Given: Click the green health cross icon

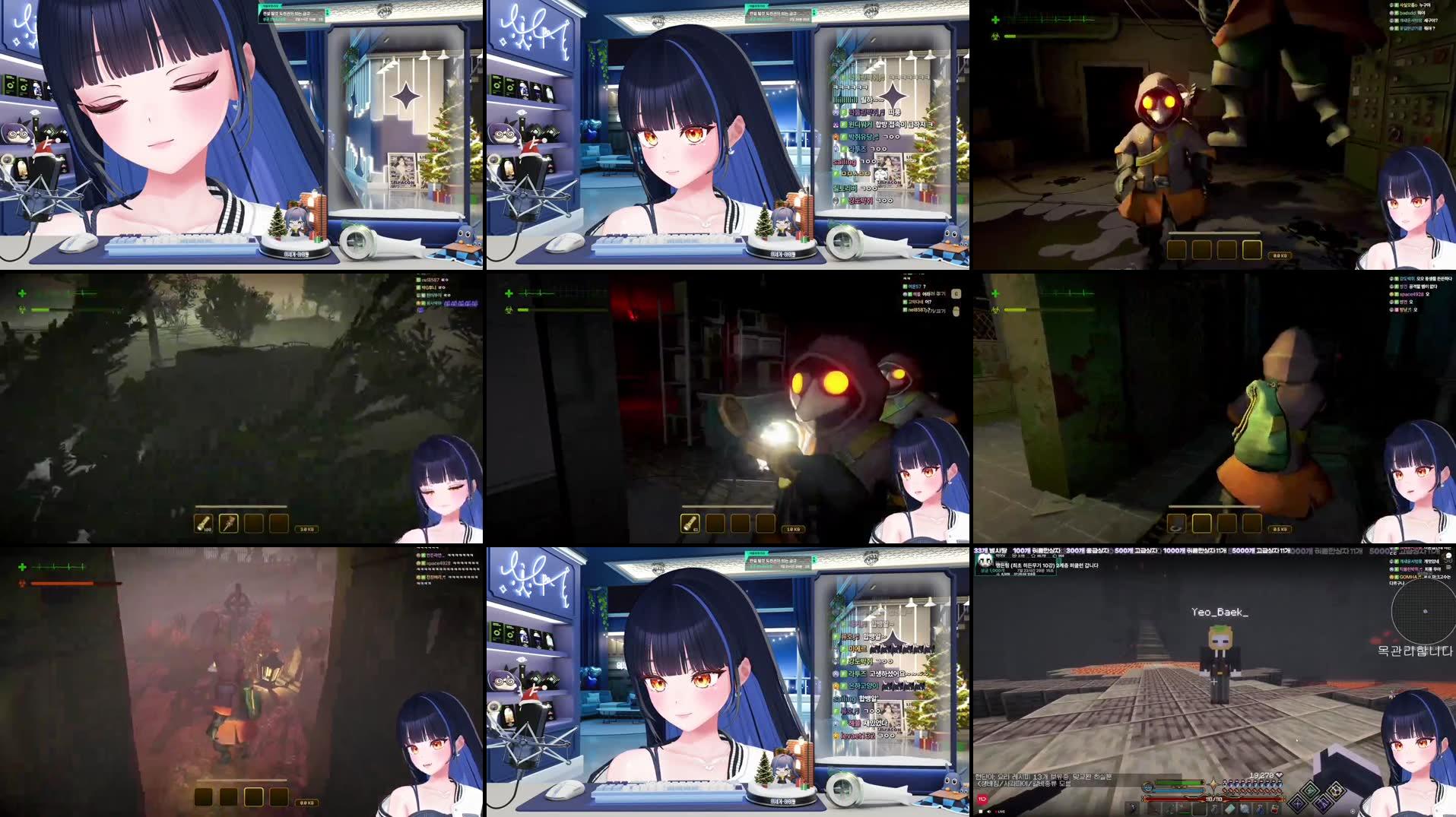Looking at the screenshot, I should 995,20.
